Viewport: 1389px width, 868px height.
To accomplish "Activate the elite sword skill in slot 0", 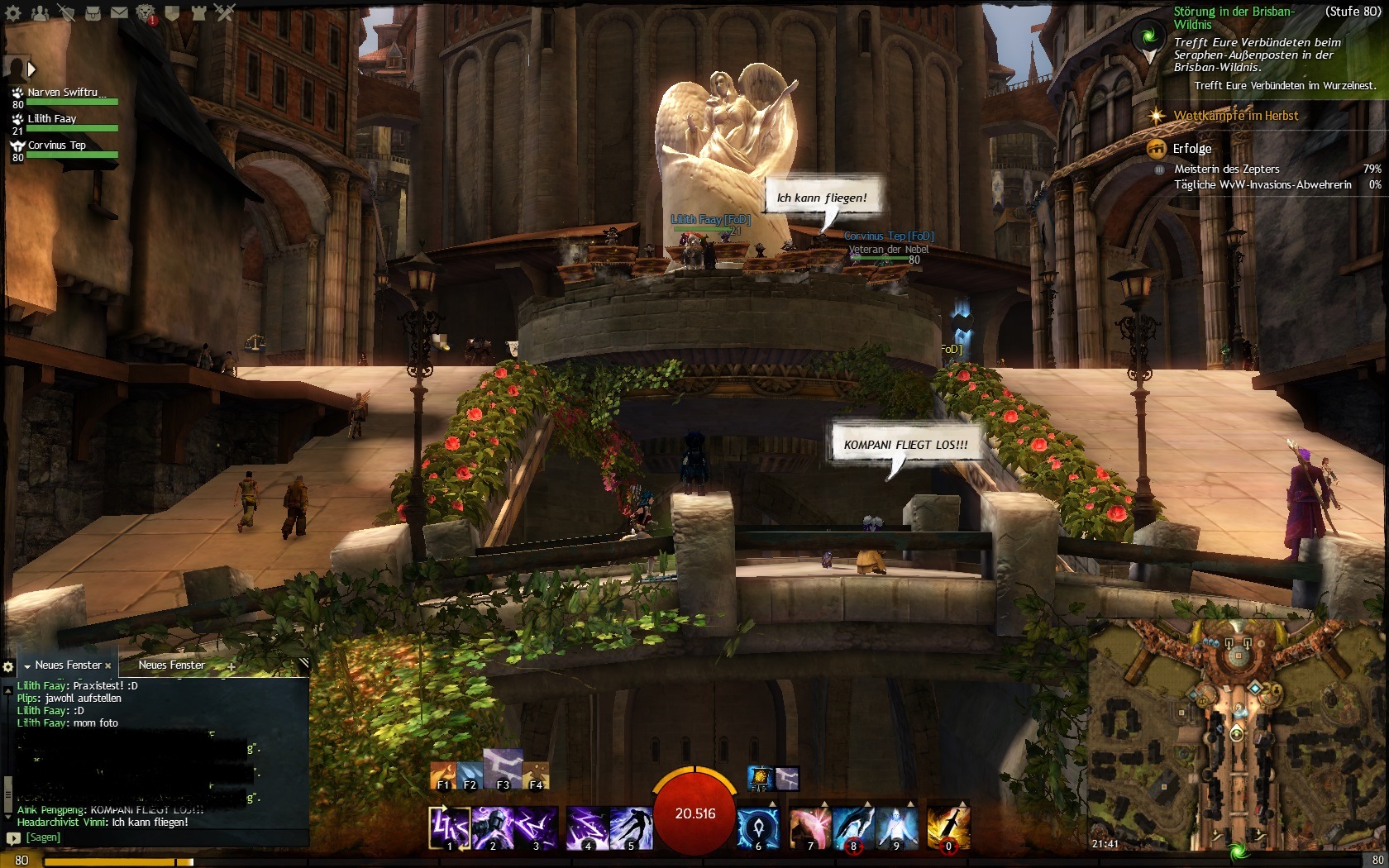I will (x=948, y=827).
